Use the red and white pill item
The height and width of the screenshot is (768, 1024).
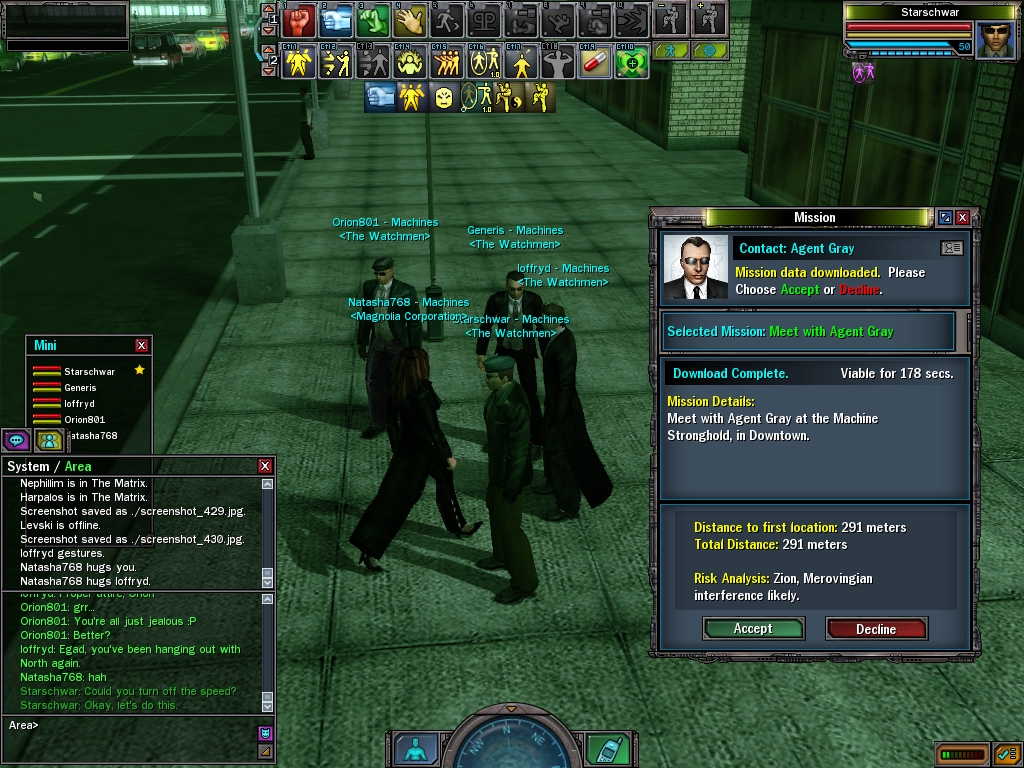tap(594, 63)
